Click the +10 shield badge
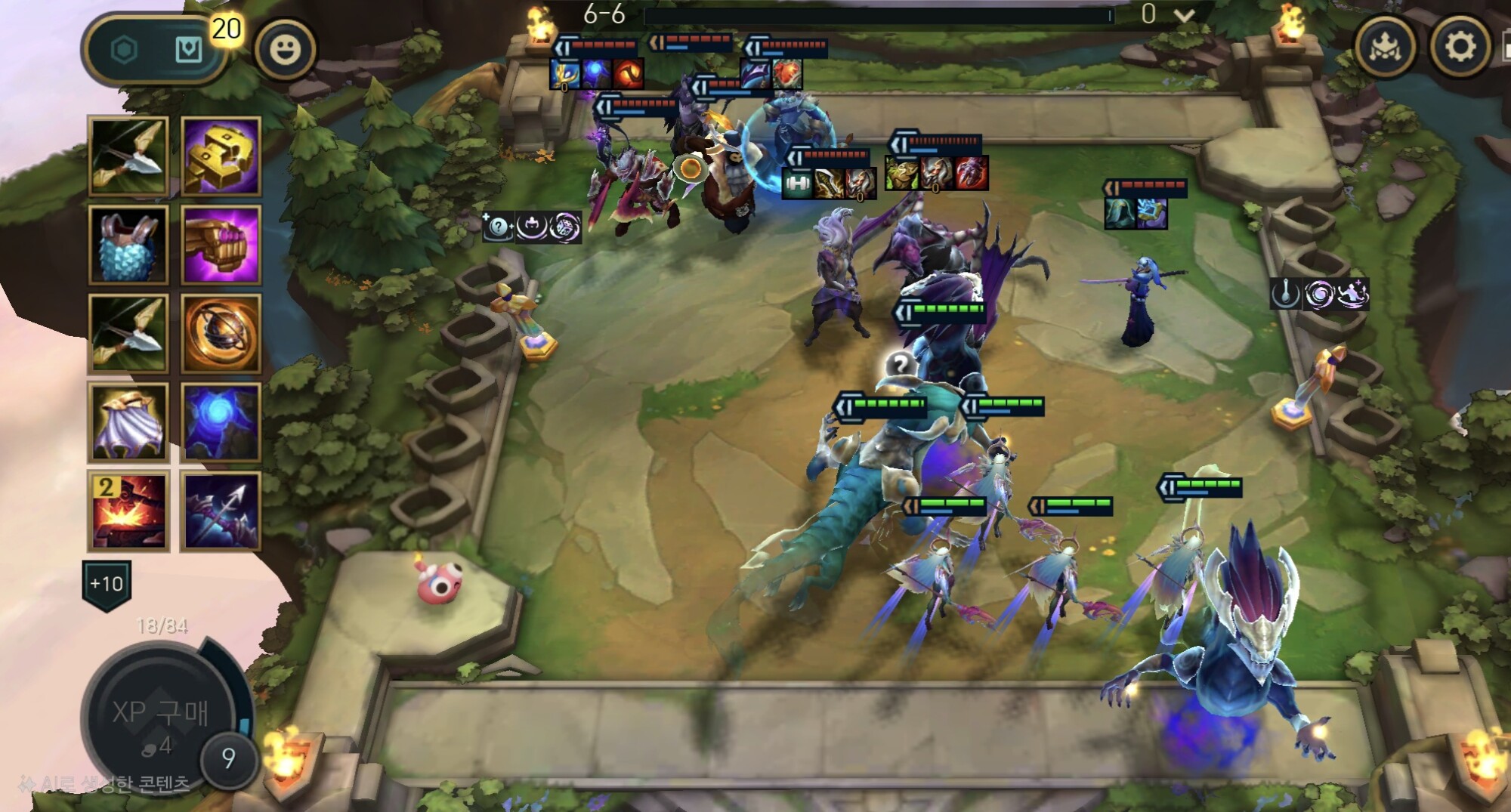1511x812 pixels. (107, 584)
